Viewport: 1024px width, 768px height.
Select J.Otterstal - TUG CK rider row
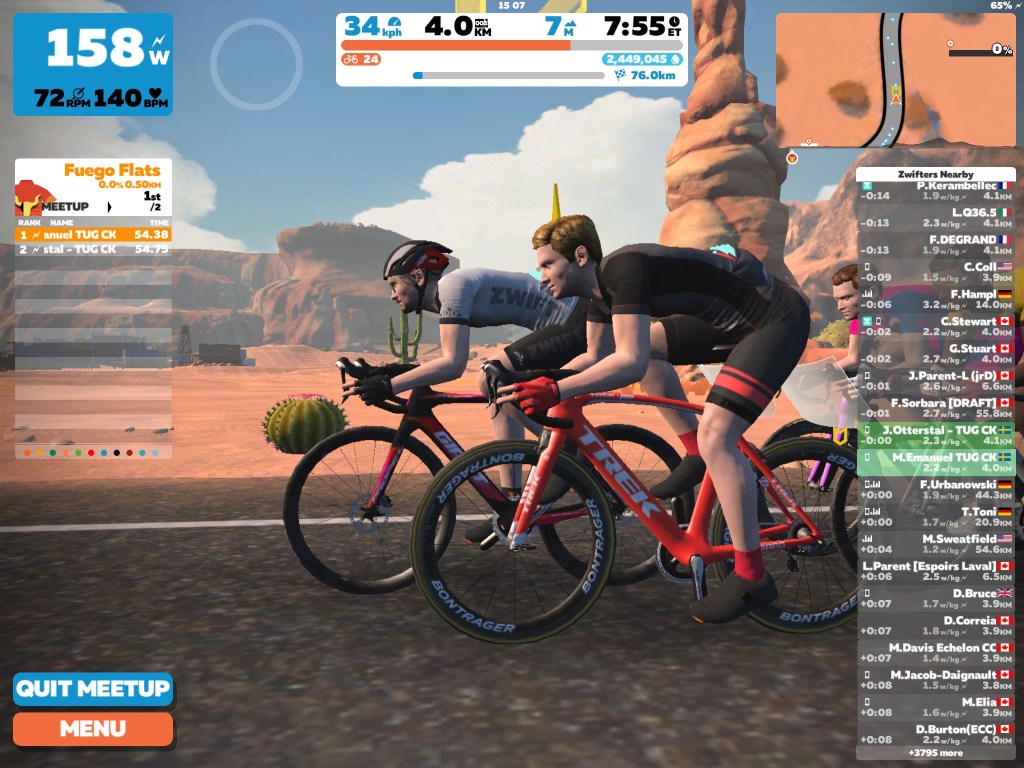coord(936,435)
